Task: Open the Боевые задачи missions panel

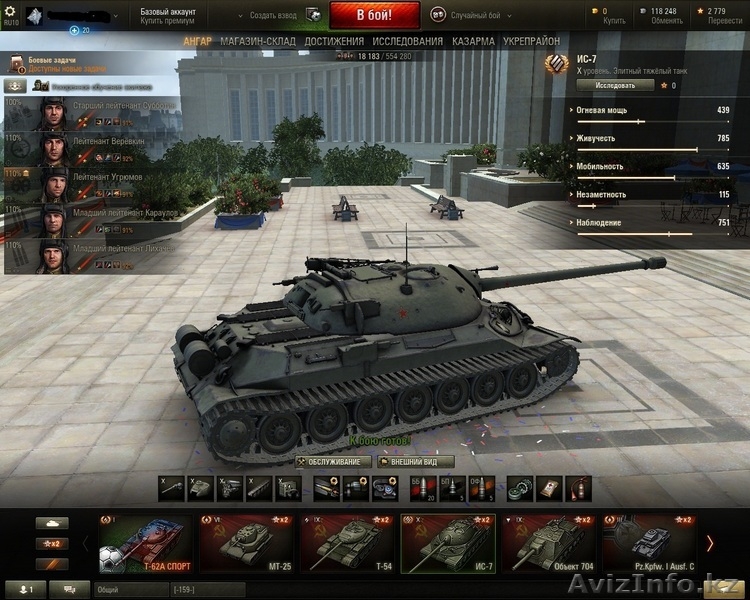Action: [x=60, y=64]
